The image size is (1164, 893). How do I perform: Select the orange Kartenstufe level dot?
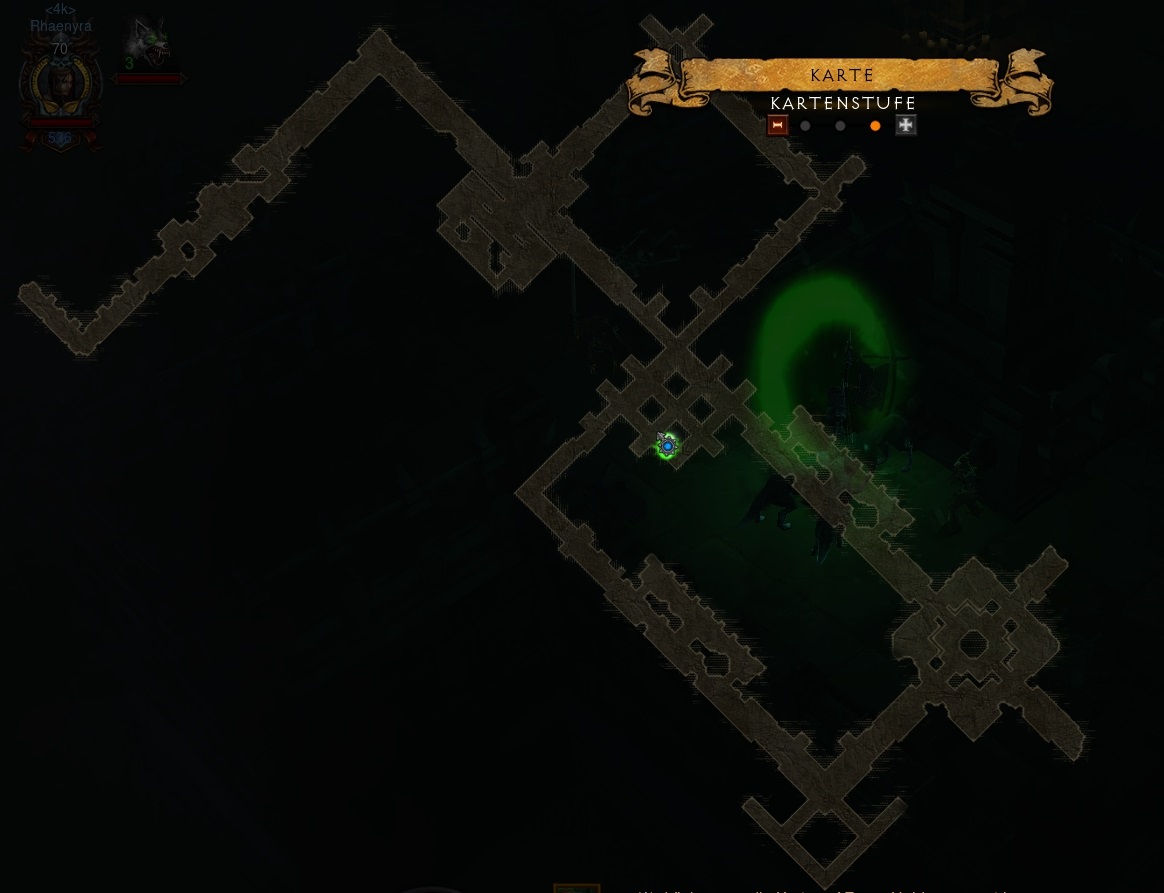click(875, 126)
